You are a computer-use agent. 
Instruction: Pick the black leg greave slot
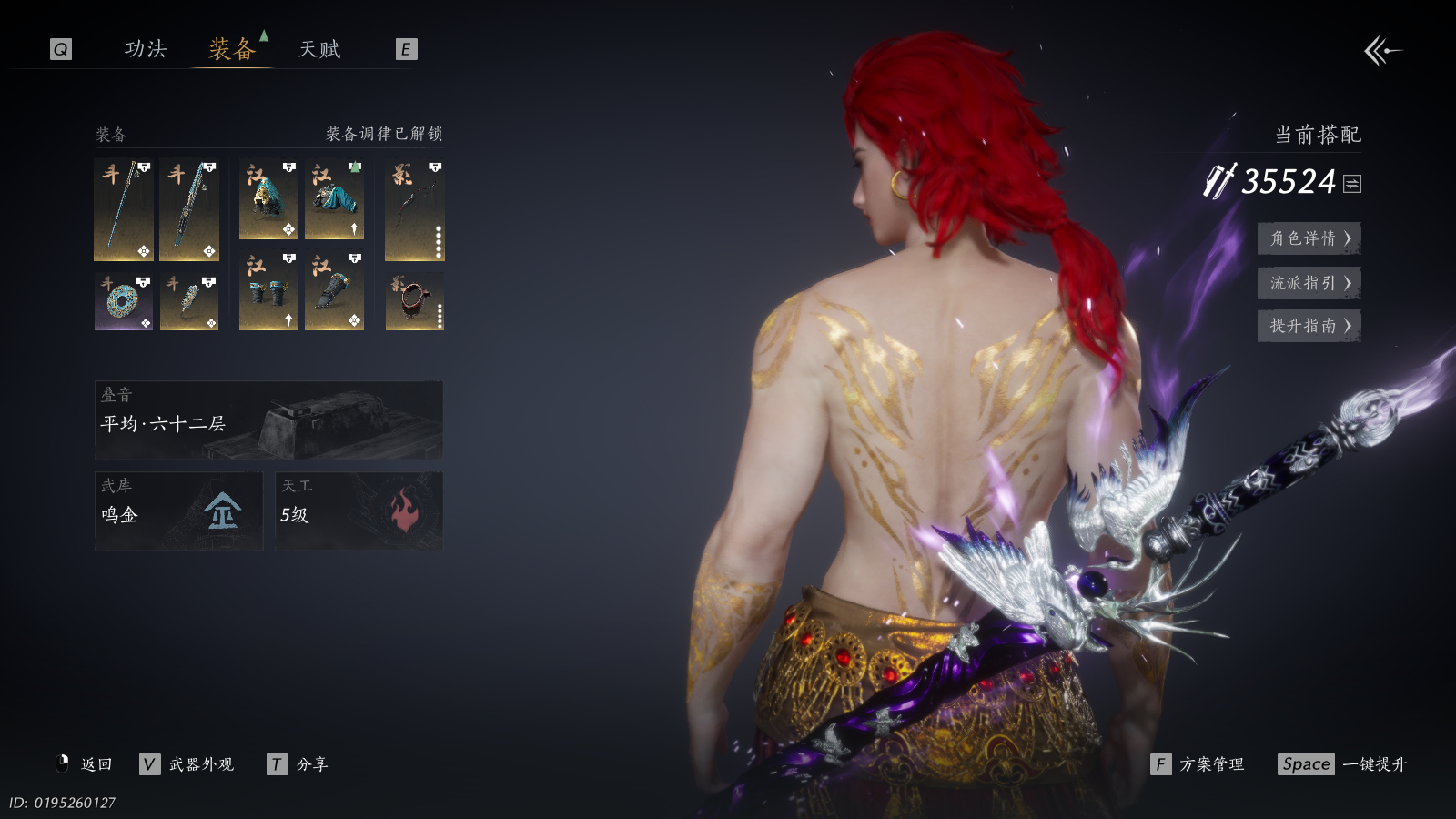[x=334, y=291]
